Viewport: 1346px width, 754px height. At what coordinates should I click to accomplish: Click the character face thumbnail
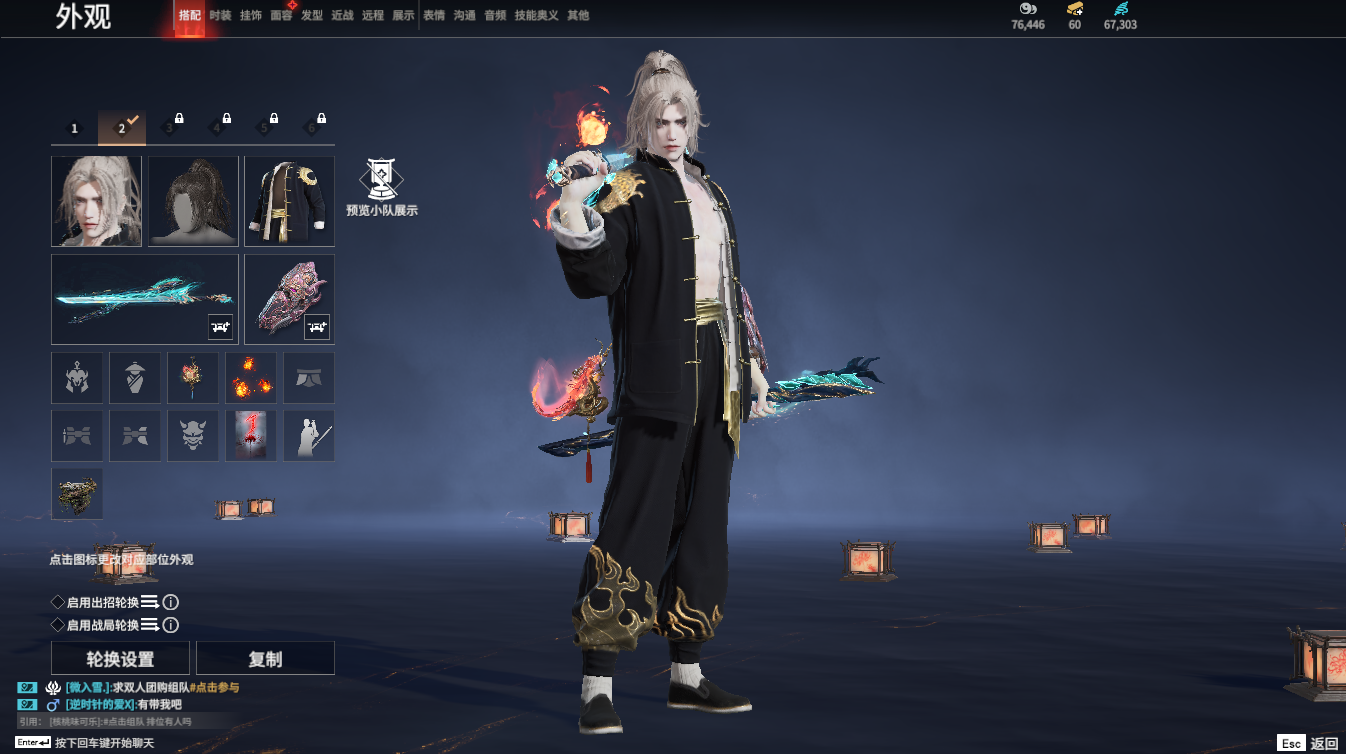96,201
